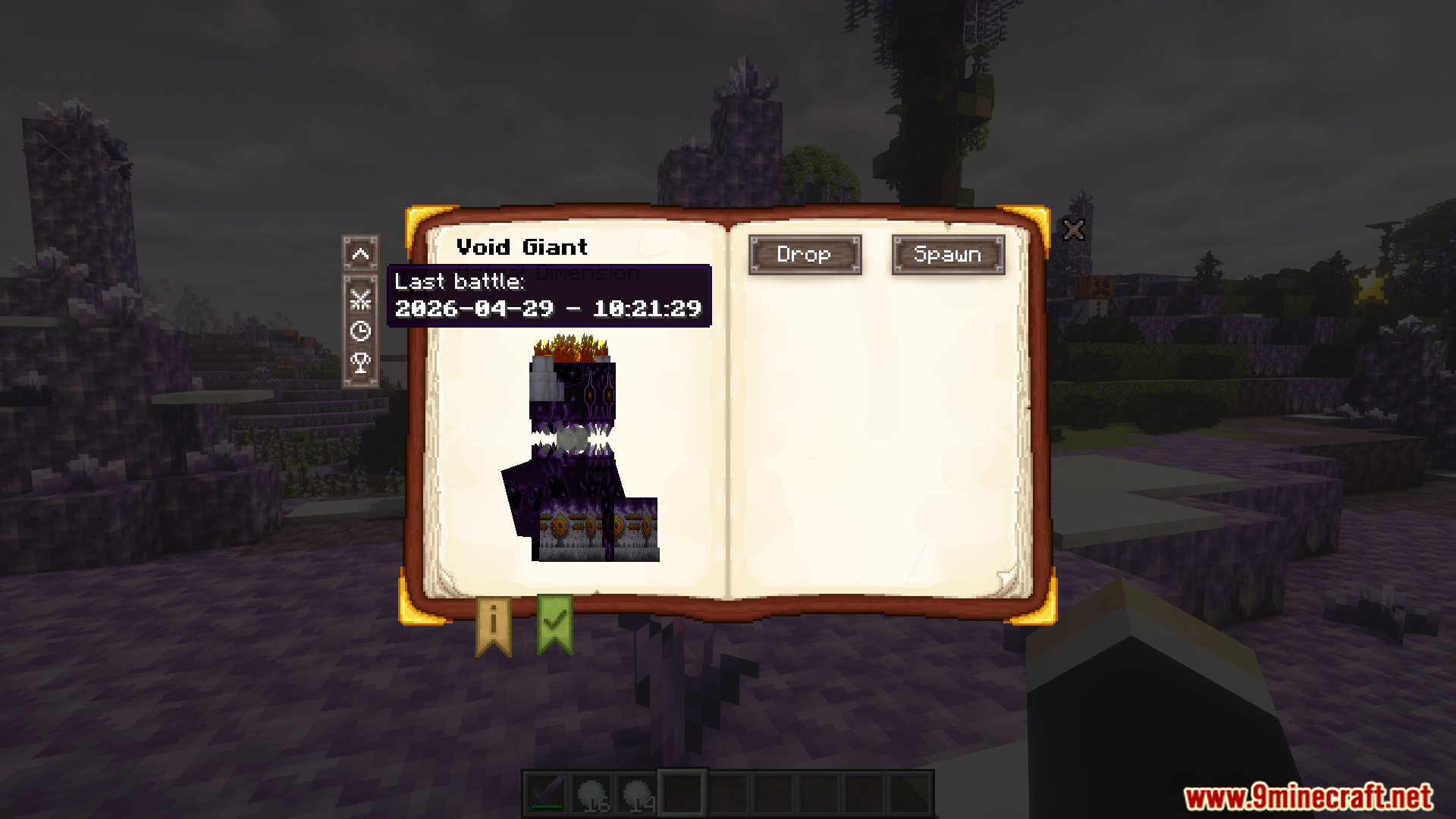Open the clock history icon
This screenshot has height=819, width=1456.
coord(361,331)
